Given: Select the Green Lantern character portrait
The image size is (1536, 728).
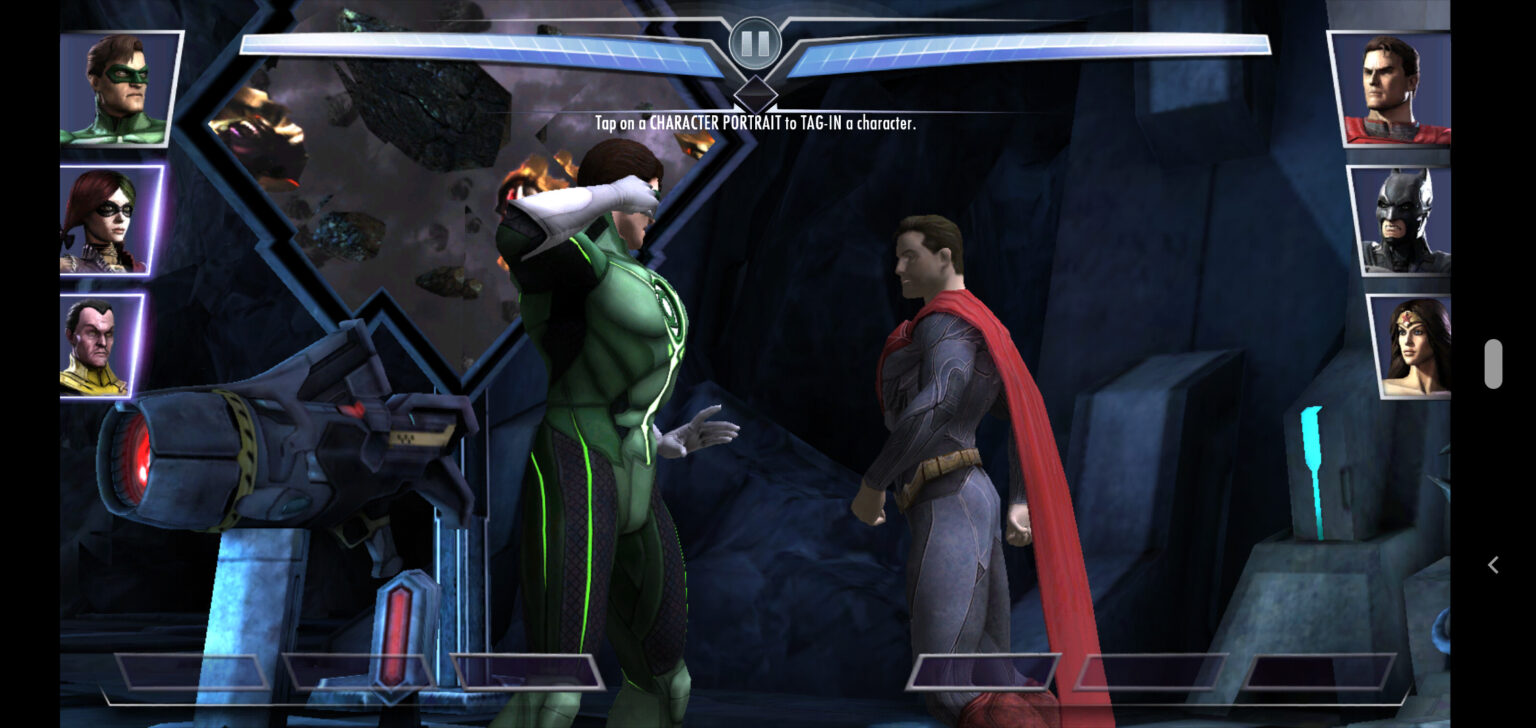Looking at the screenshot, I should pos(119,89).
